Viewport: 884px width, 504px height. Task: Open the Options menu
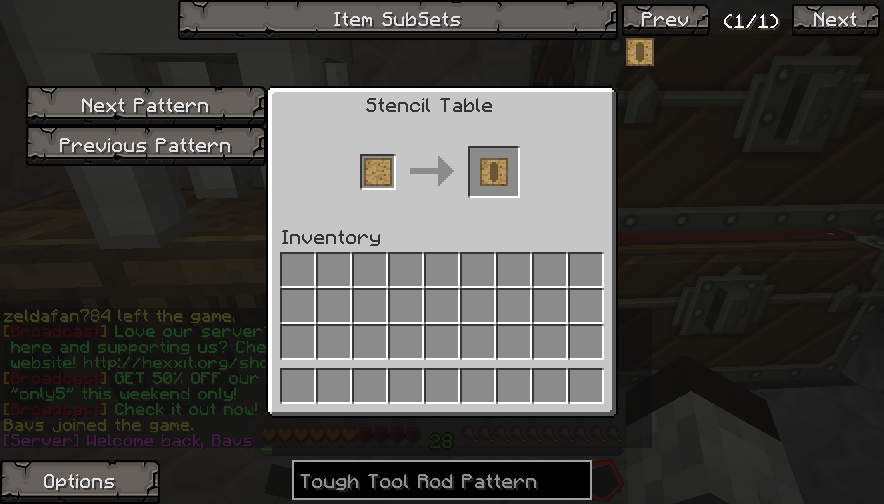click(x=79, y=481)
